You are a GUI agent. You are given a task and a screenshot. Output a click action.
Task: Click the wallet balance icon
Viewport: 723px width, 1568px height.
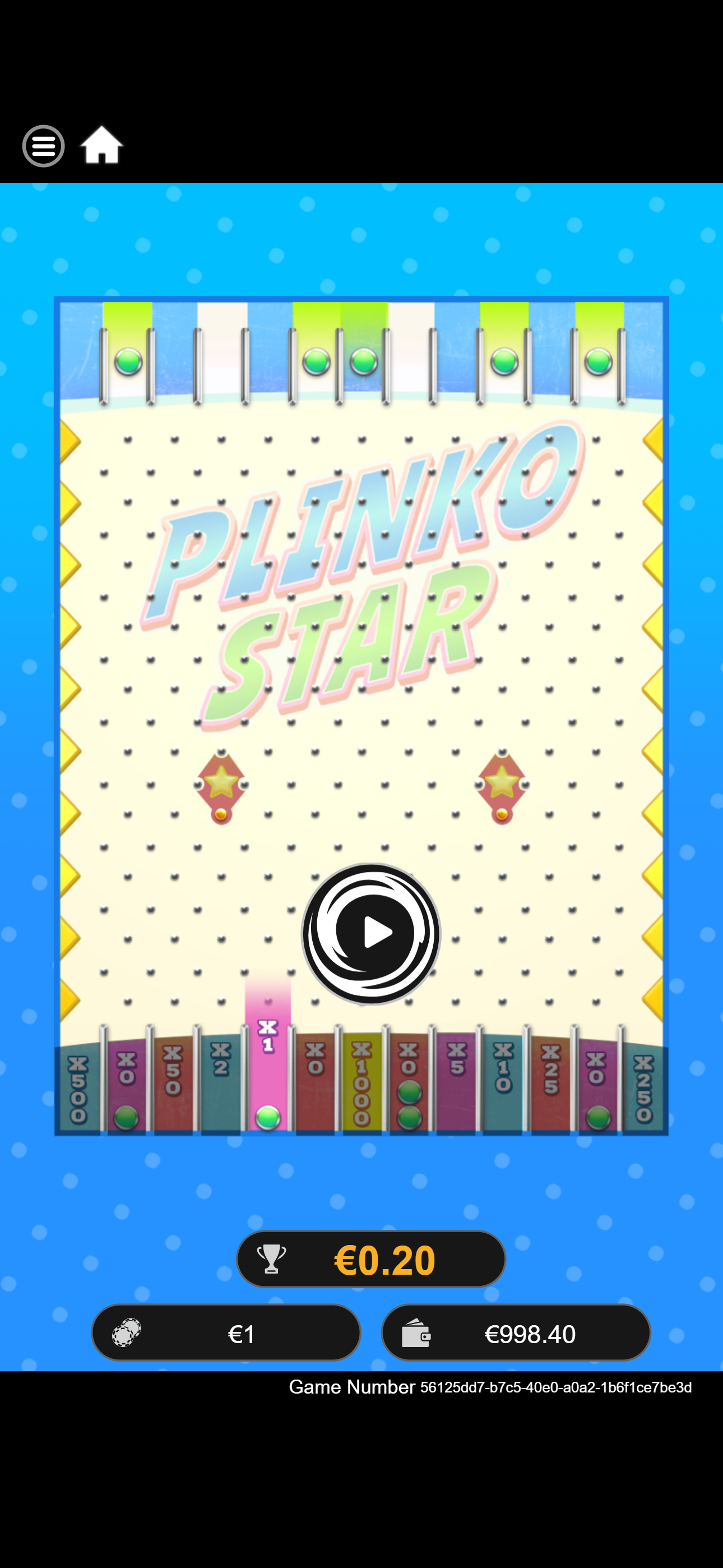[x=417, y=1333]
